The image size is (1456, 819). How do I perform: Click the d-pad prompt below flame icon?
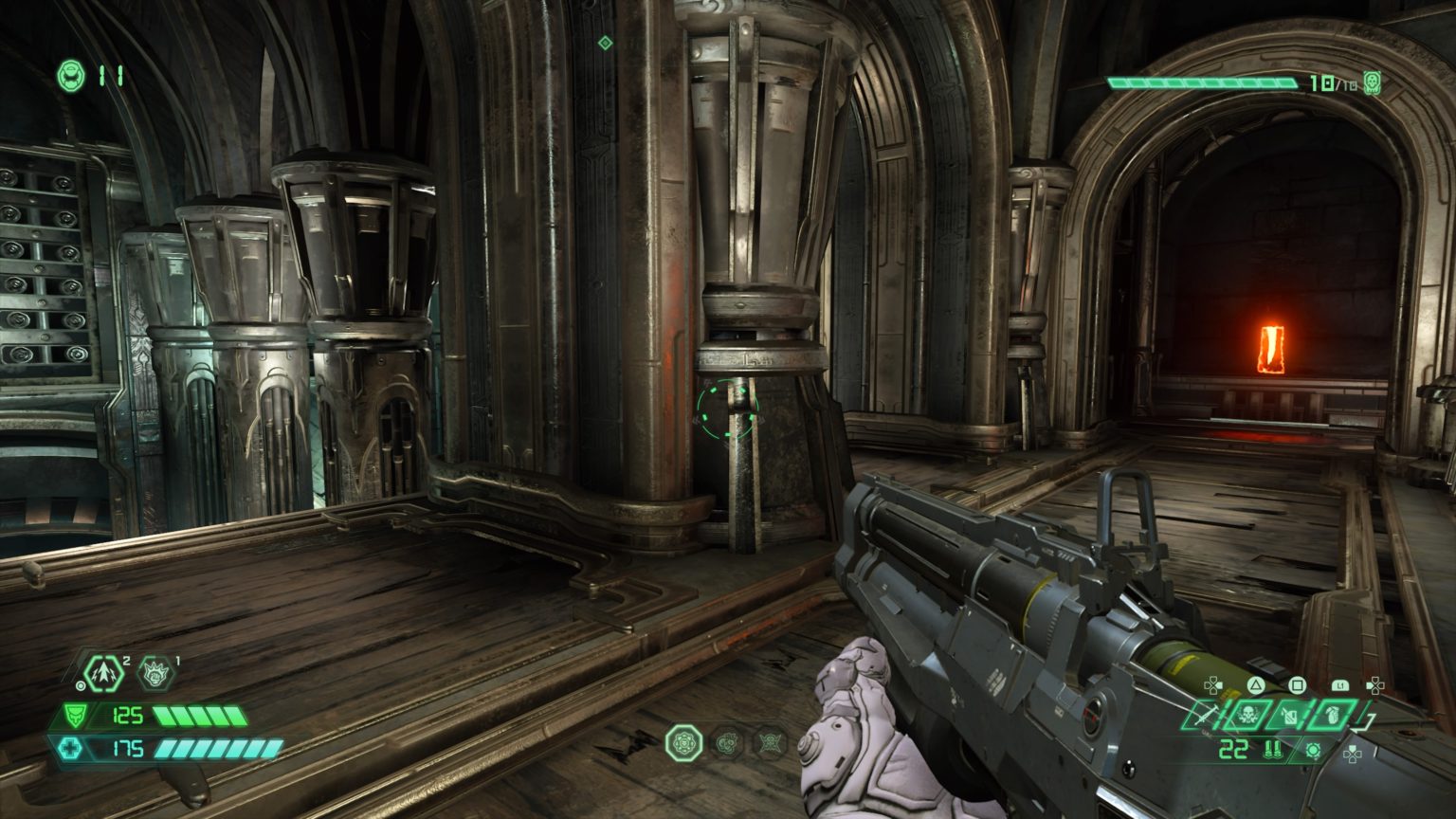[1353, 755]
